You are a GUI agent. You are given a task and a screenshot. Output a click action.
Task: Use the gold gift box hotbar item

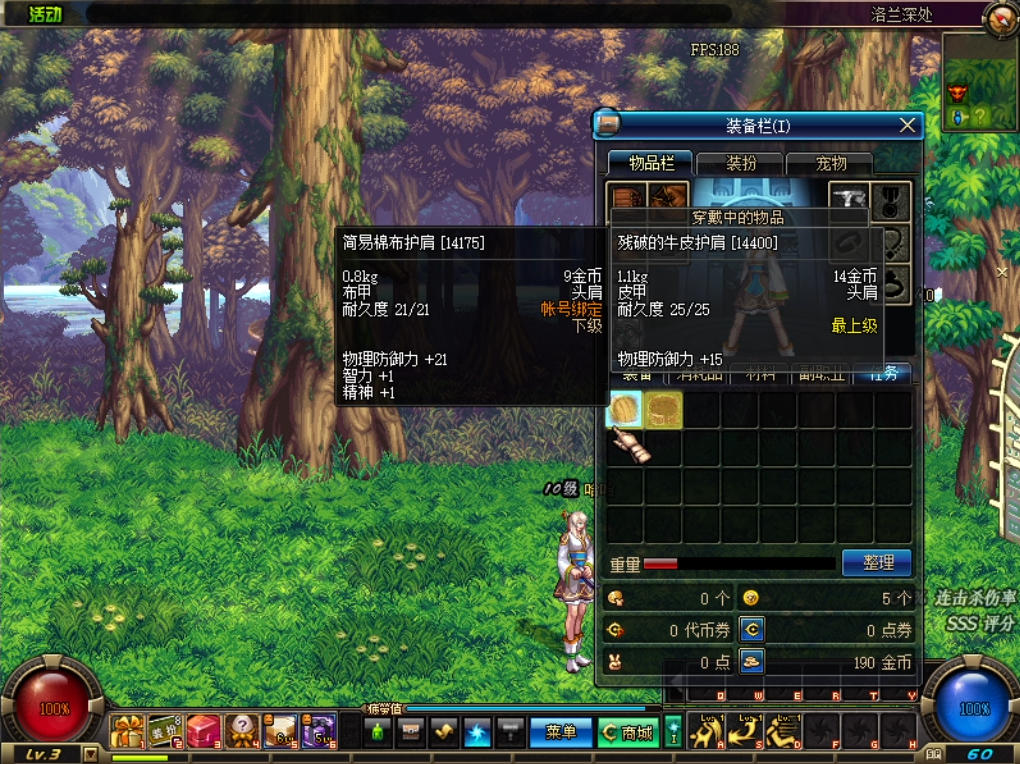pos(127,733)
